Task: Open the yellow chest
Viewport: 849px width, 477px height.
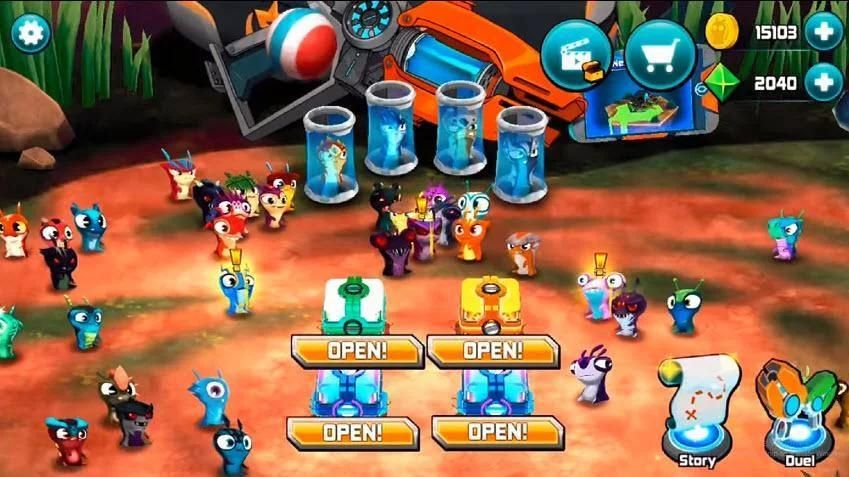Action: 493,350
